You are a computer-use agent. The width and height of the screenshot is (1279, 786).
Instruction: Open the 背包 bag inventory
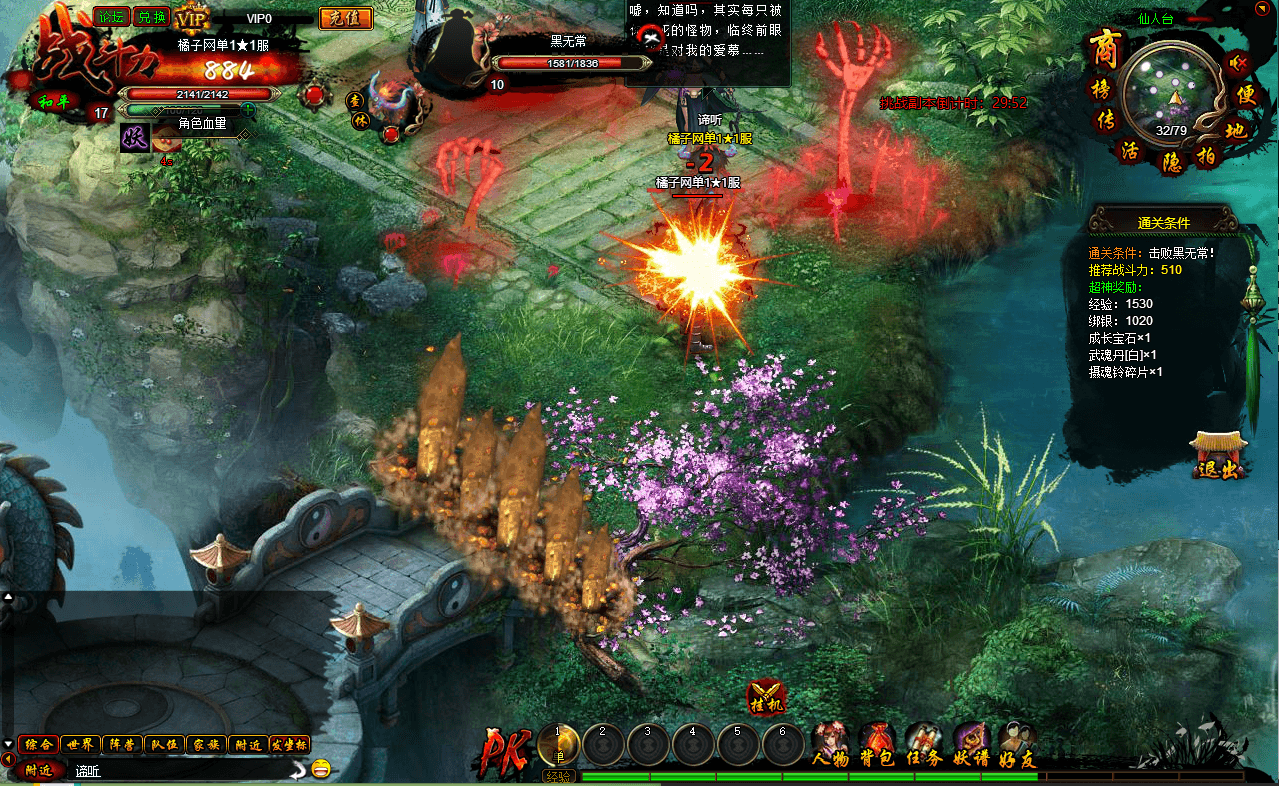[876, 745]
